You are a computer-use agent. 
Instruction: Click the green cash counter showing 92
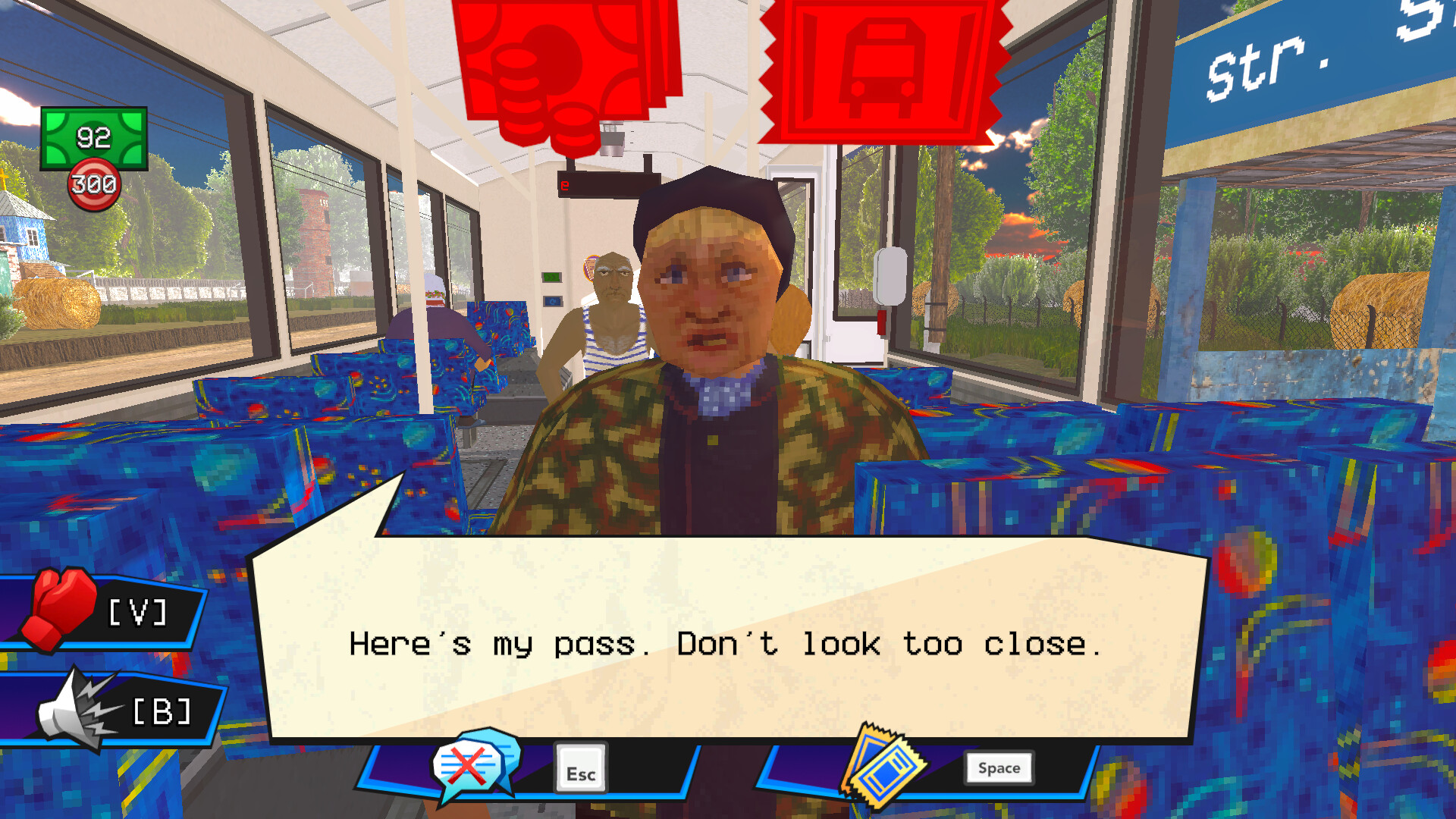93,139
